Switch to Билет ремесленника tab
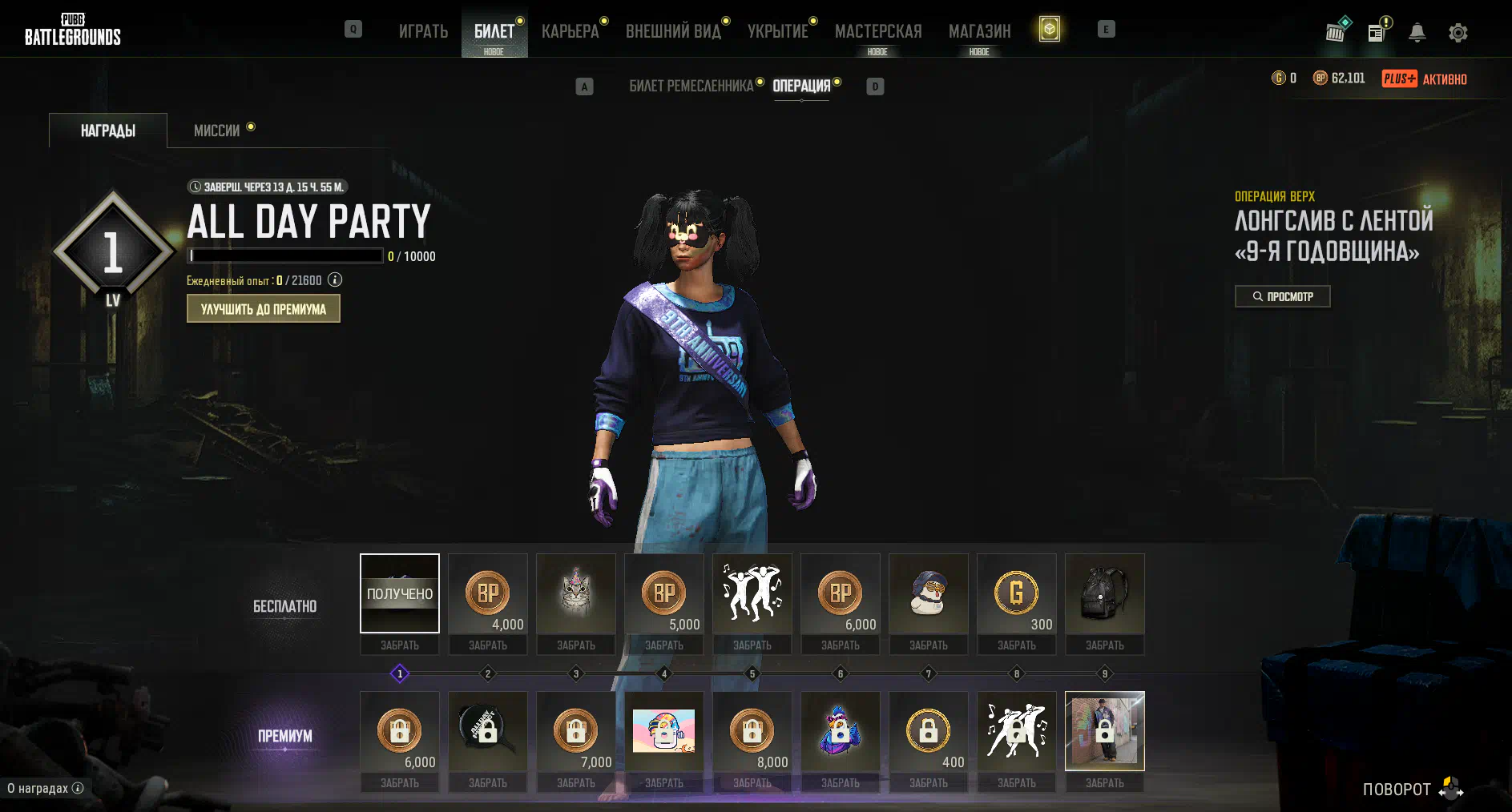Viewport: 1512px width, 812px height. coord(691,86)
